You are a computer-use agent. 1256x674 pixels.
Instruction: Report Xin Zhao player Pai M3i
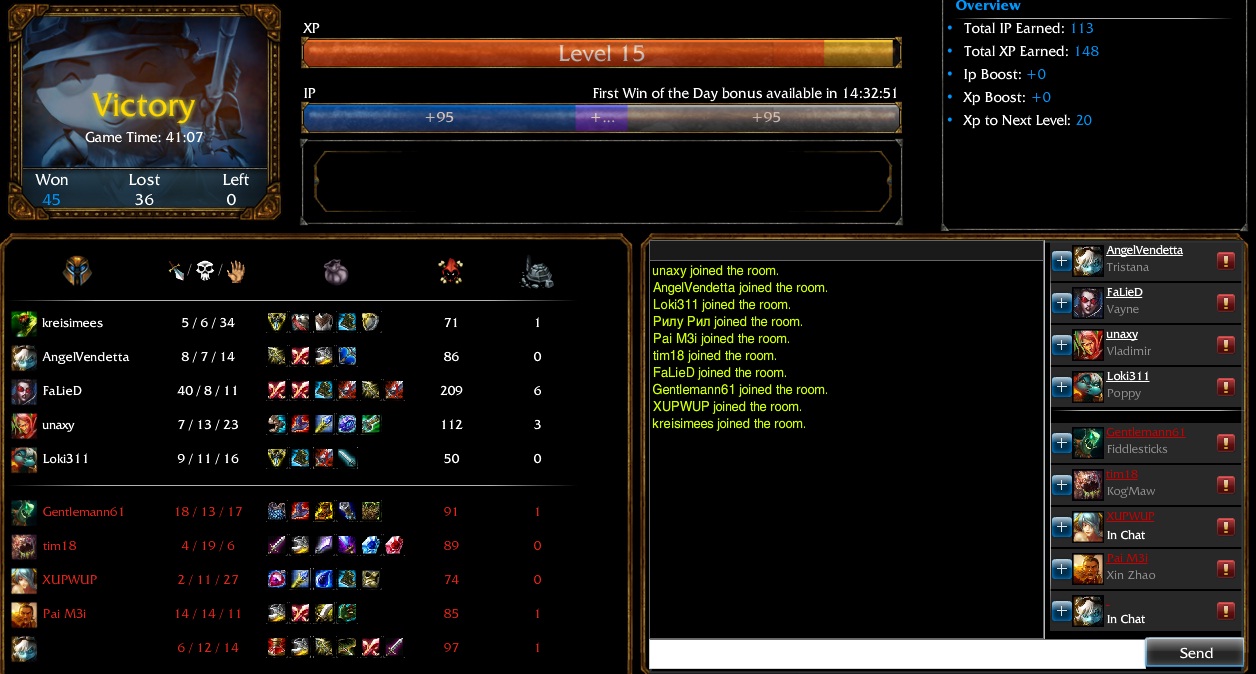pyautogui.click(x=1225, y=569)
